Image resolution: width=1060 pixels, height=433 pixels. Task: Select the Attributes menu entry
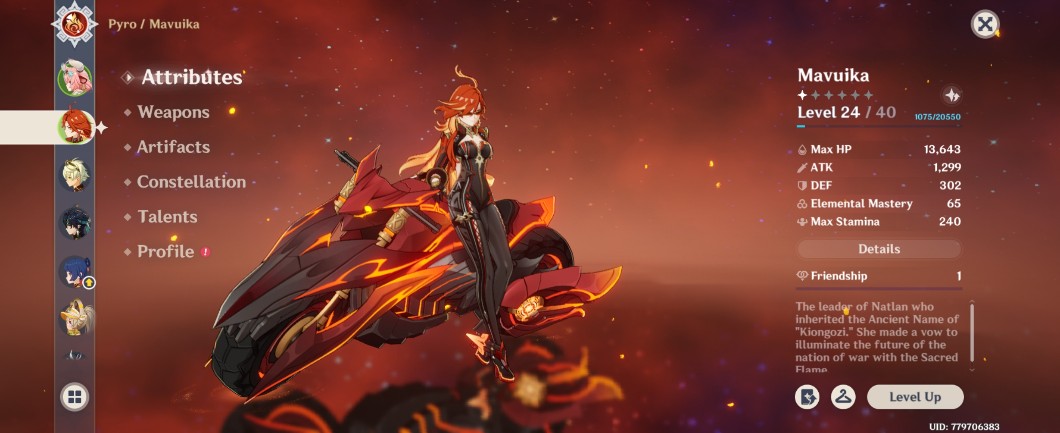(191, 77)
